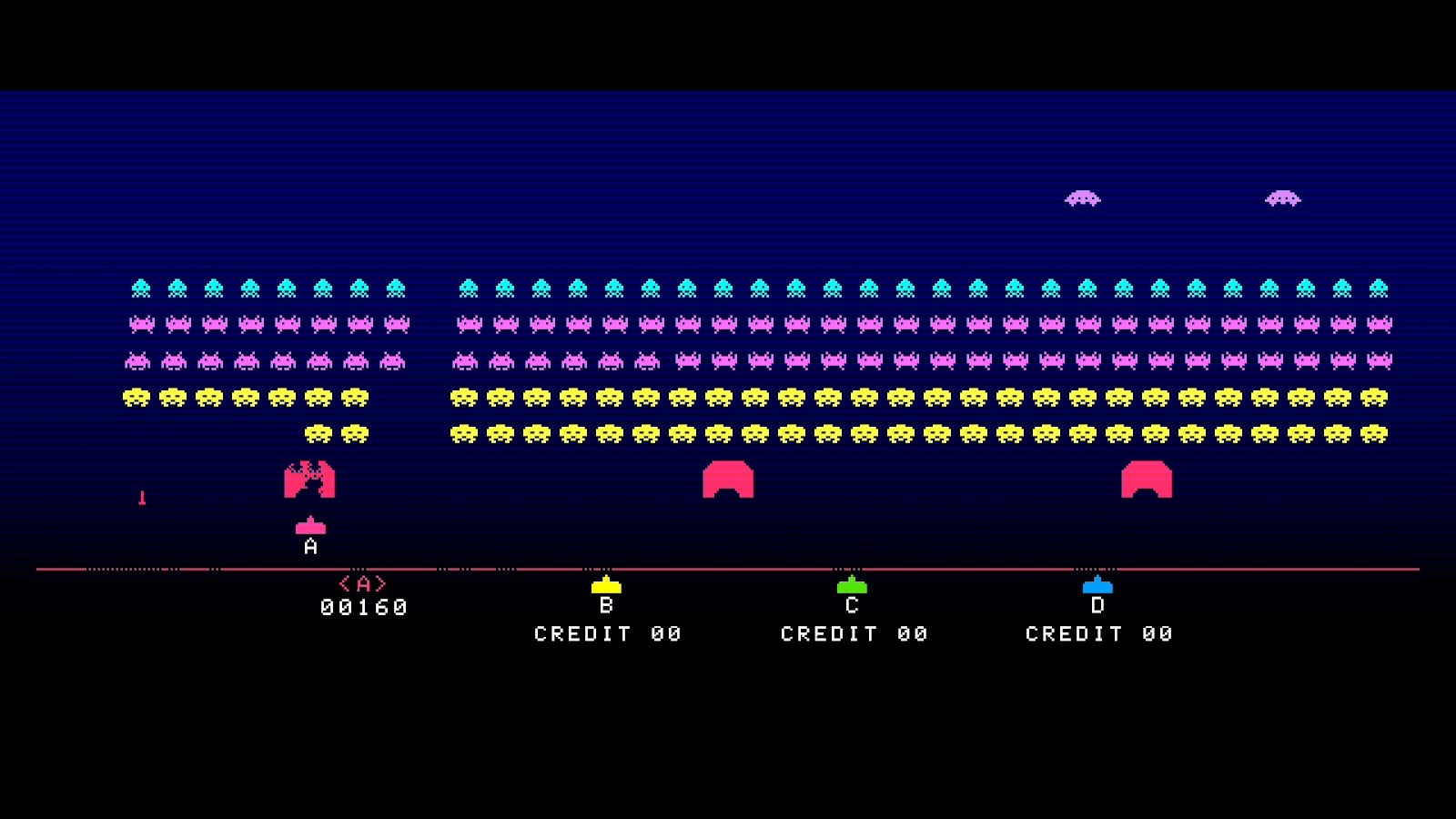Click the CREDIT 00 text under player D
Viewport: 1456px width, 819px height.
click(x=1099, y=632)
